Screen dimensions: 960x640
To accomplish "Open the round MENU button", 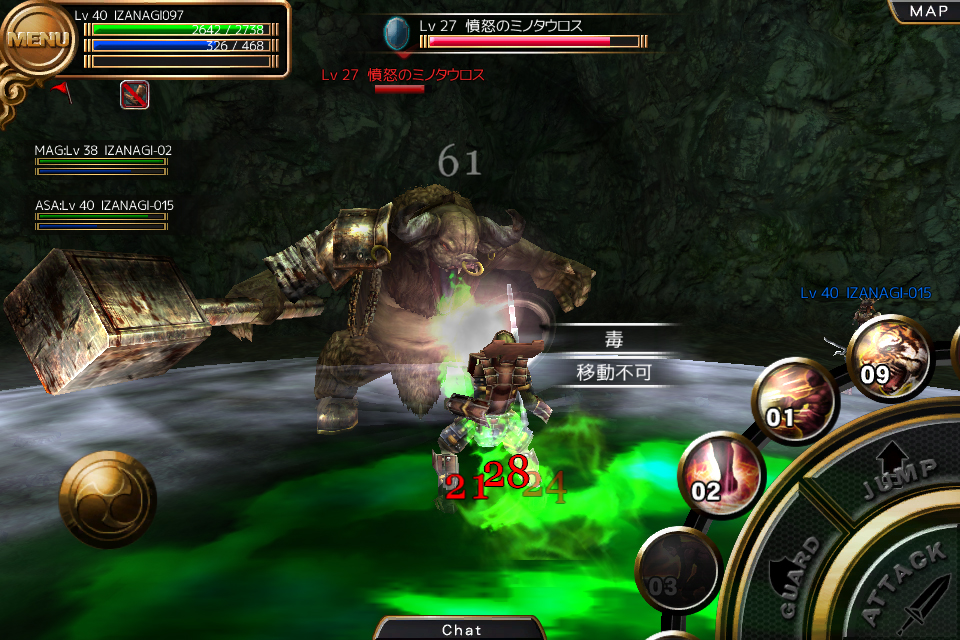I will coord(38,40).
